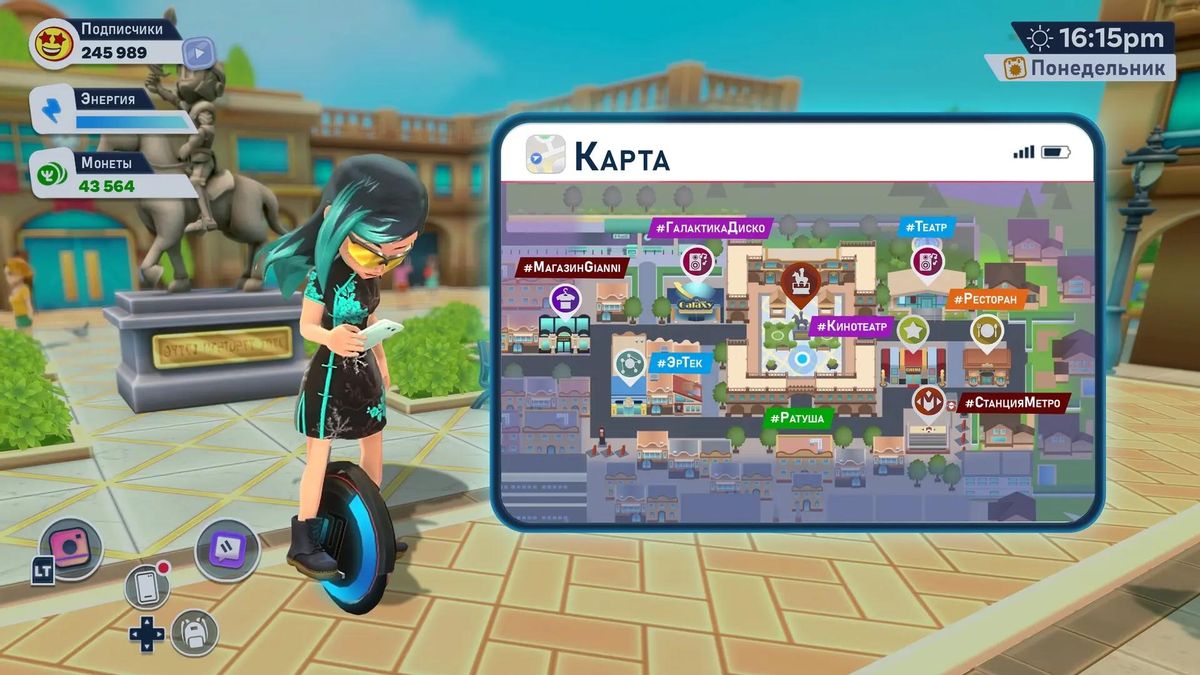Open the phone icon with red notification

[147, 587]
